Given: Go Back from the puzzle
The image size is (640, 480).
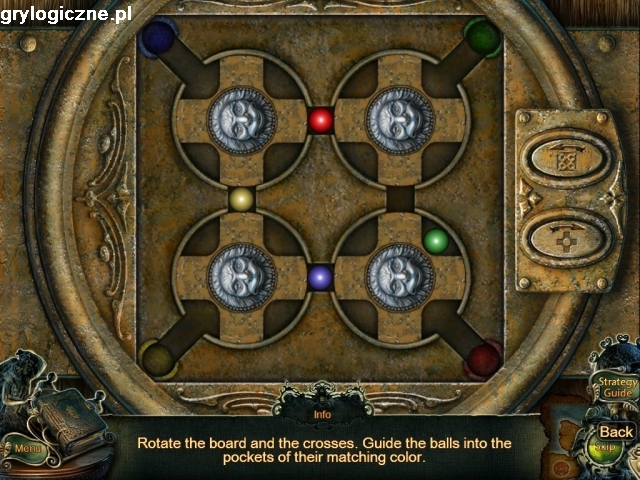Looking at the screenshot, I should [616, 432].
